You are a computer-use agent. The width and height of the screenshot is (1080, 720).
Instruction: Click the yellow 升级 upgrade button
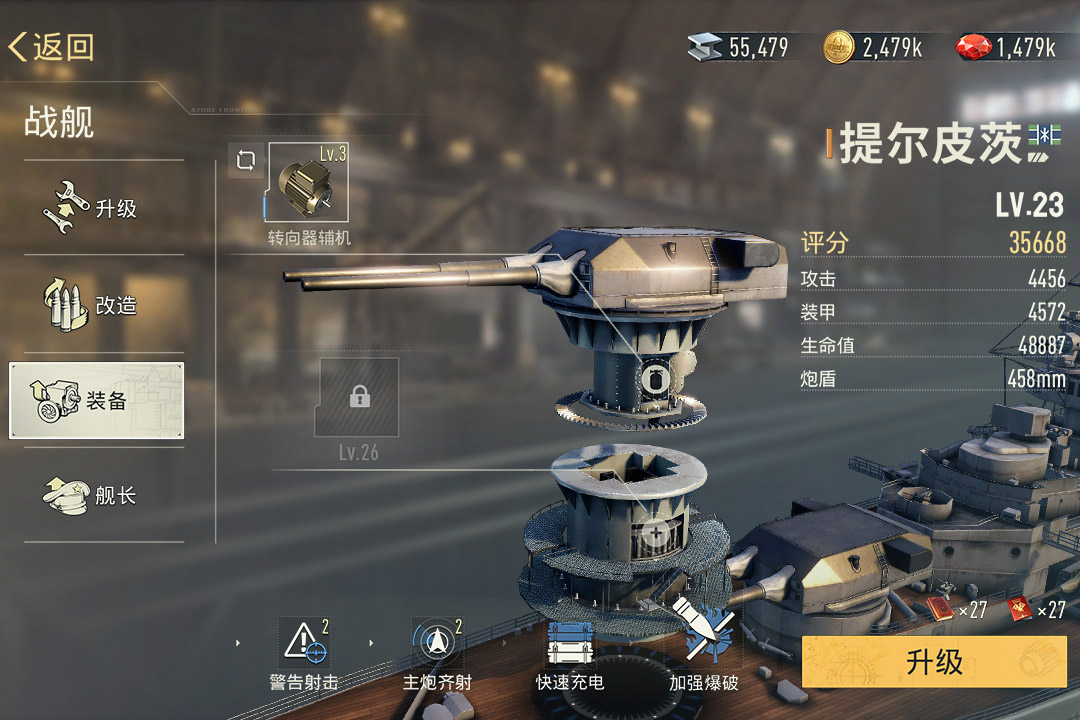(934, 662)
